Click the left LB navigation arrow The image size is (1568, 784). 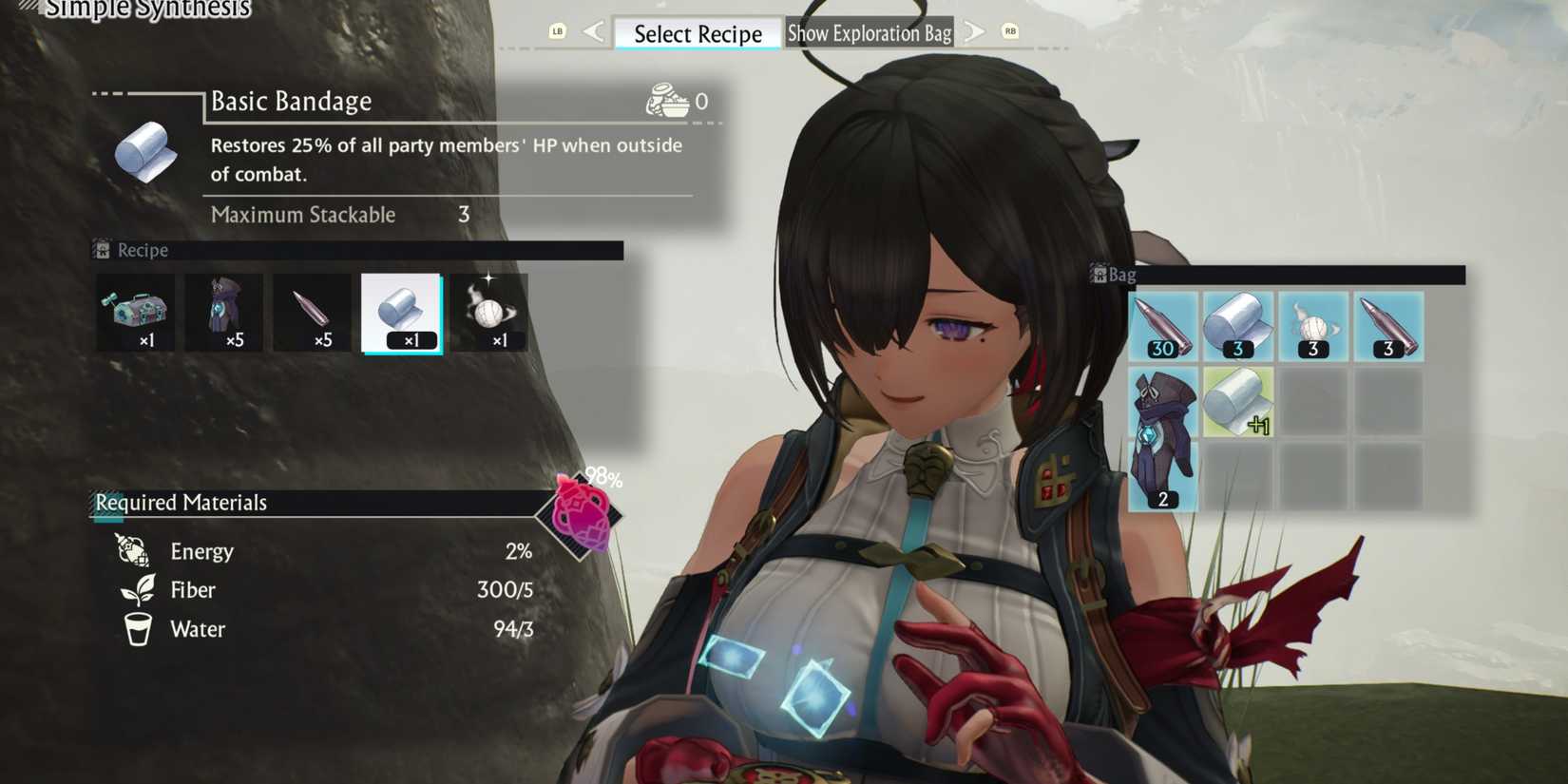click(x=595, y=31)
